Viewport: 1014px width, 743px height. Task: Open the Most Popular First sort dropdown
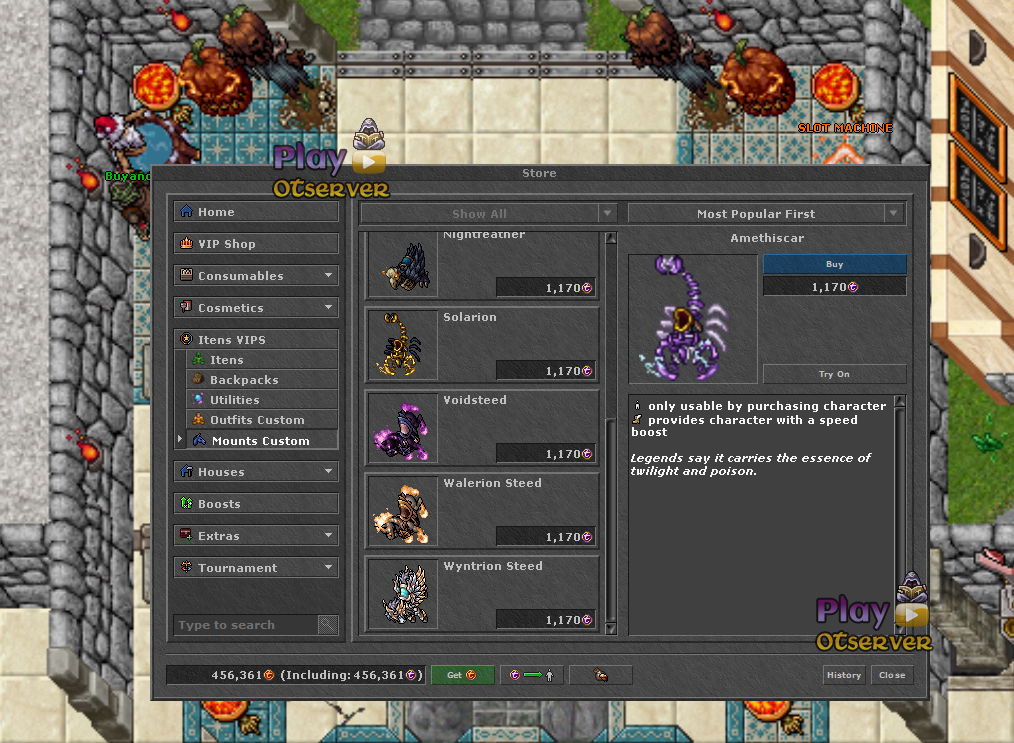pos(766,214)
